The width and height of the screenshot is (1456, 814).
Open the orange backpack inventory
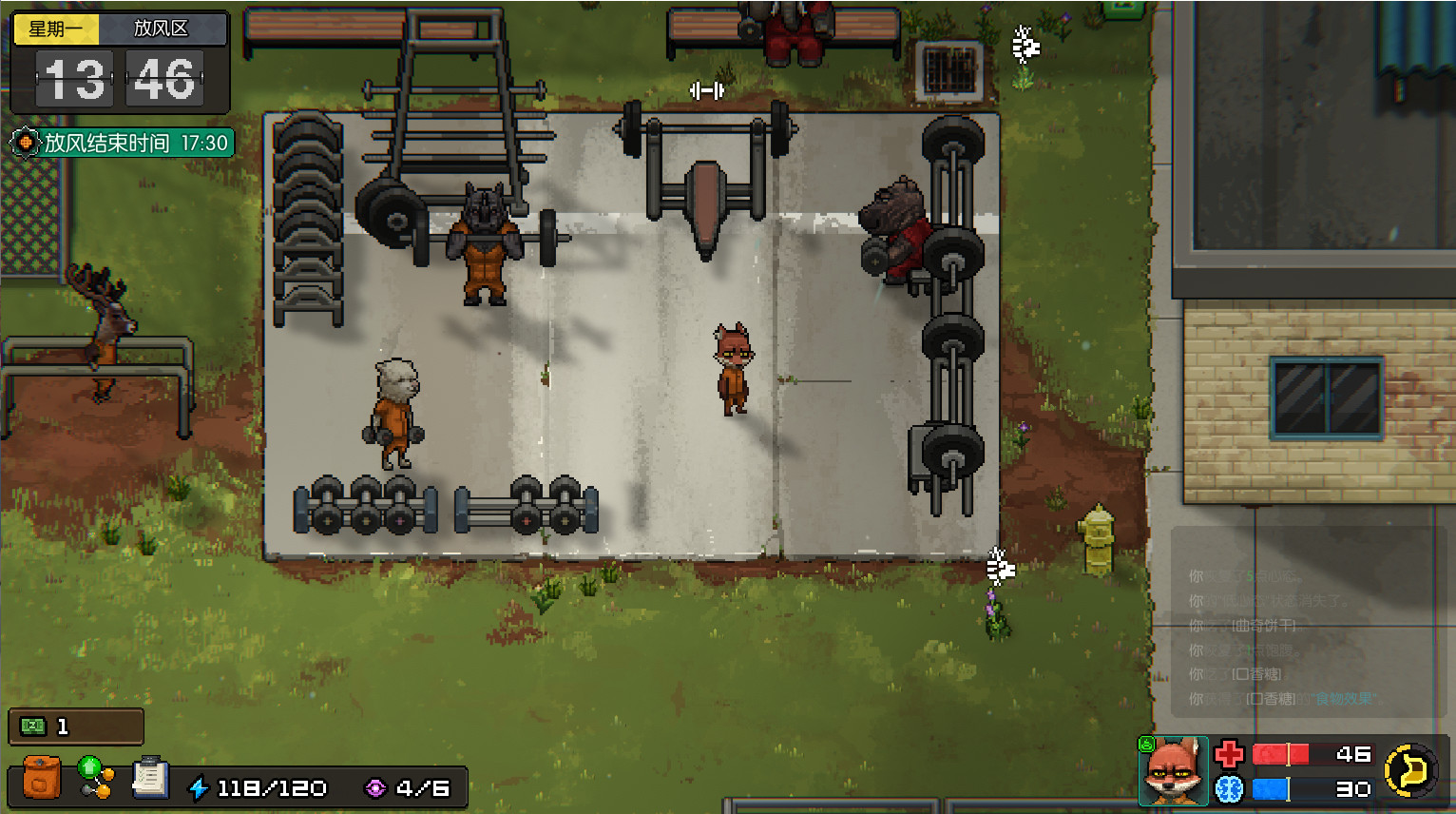click(x=41, y=777)
